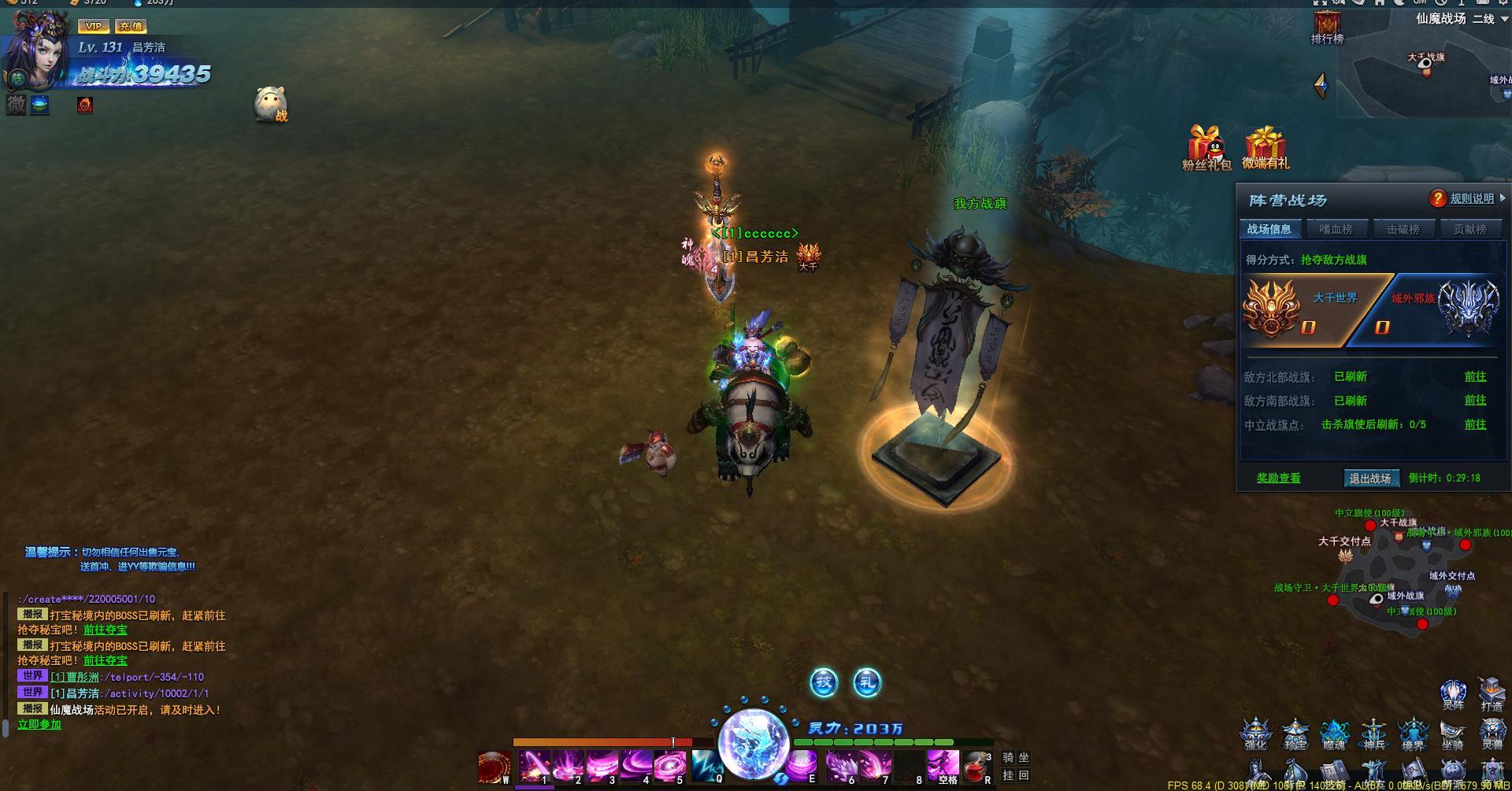Click the VIP button by the portrait
1512x791 pixels.
coord(94,26)
